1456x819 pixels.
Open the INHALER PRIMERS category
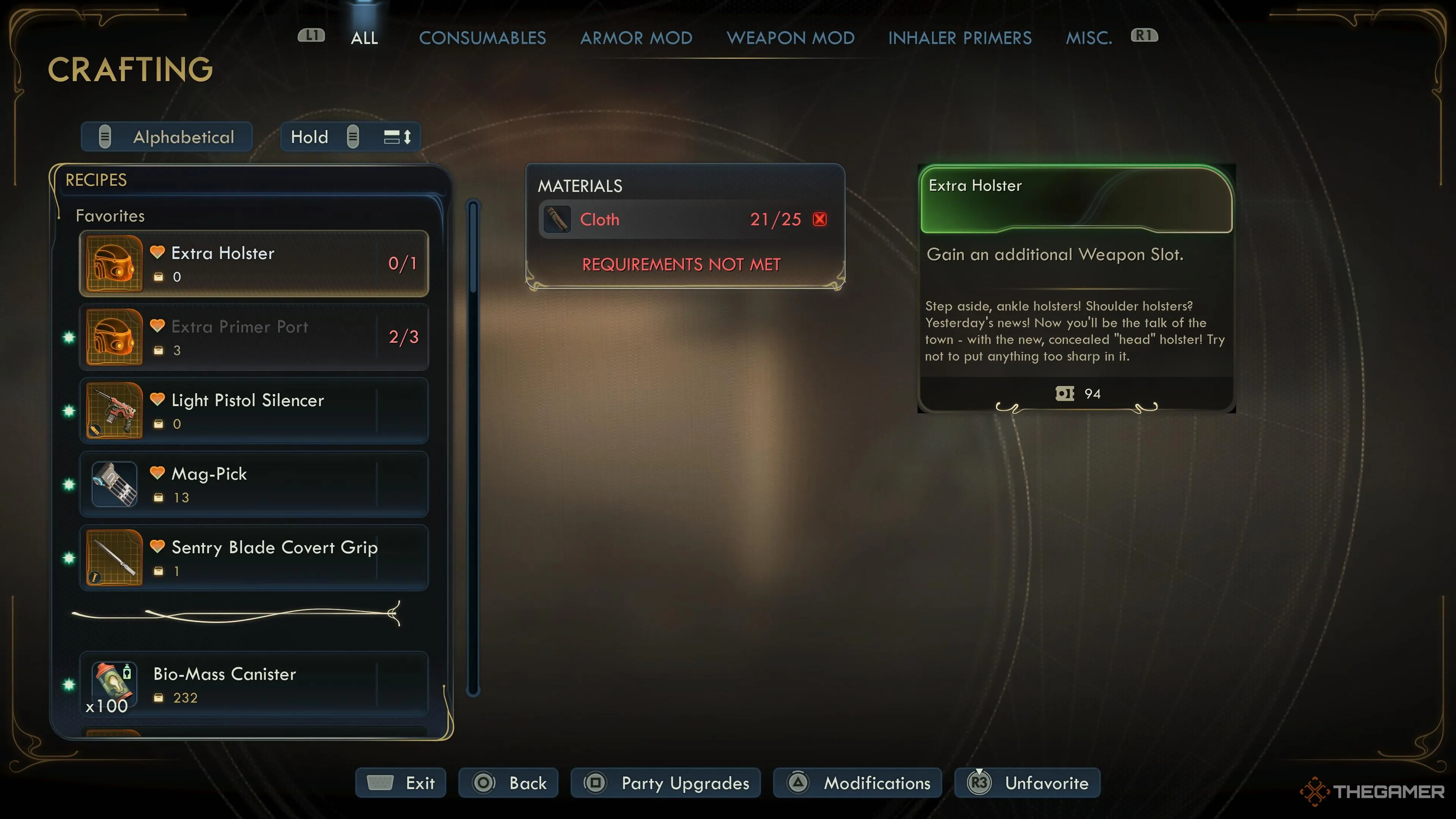pos(960,37)
